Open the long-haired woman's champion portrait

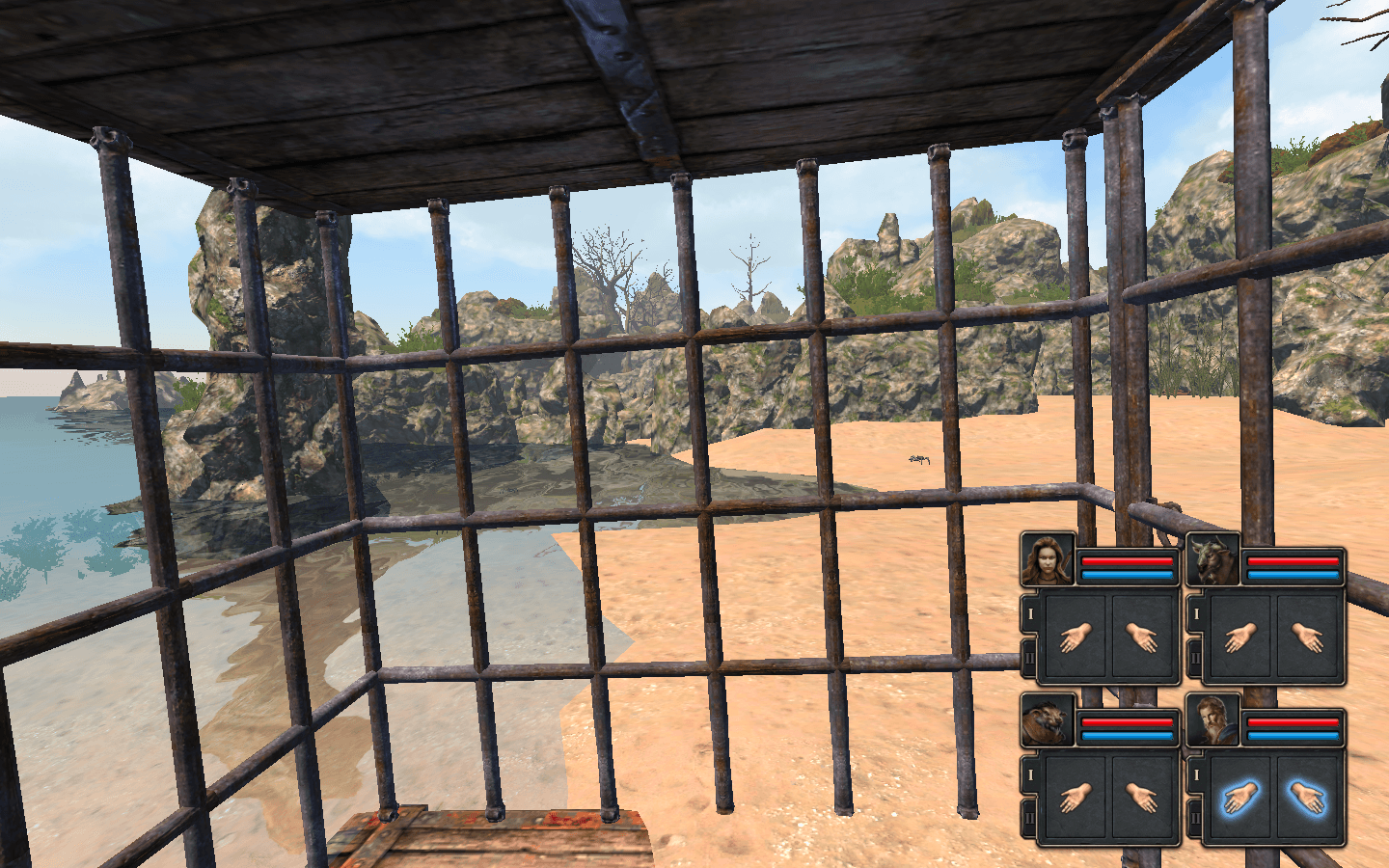pos(1048,559)
